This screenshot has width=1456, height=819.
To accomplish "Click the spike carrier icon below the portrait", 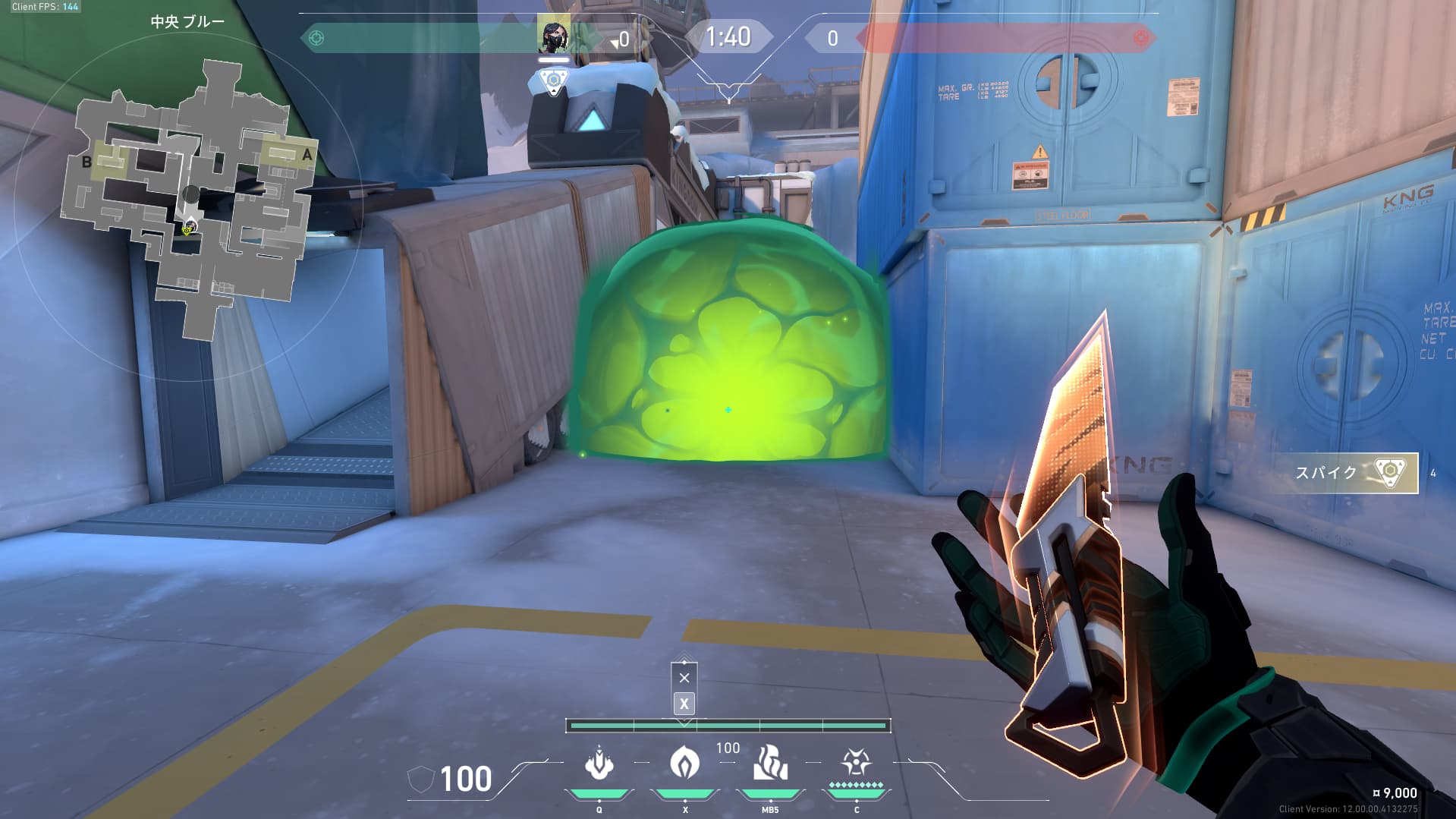I will [554, 80].
